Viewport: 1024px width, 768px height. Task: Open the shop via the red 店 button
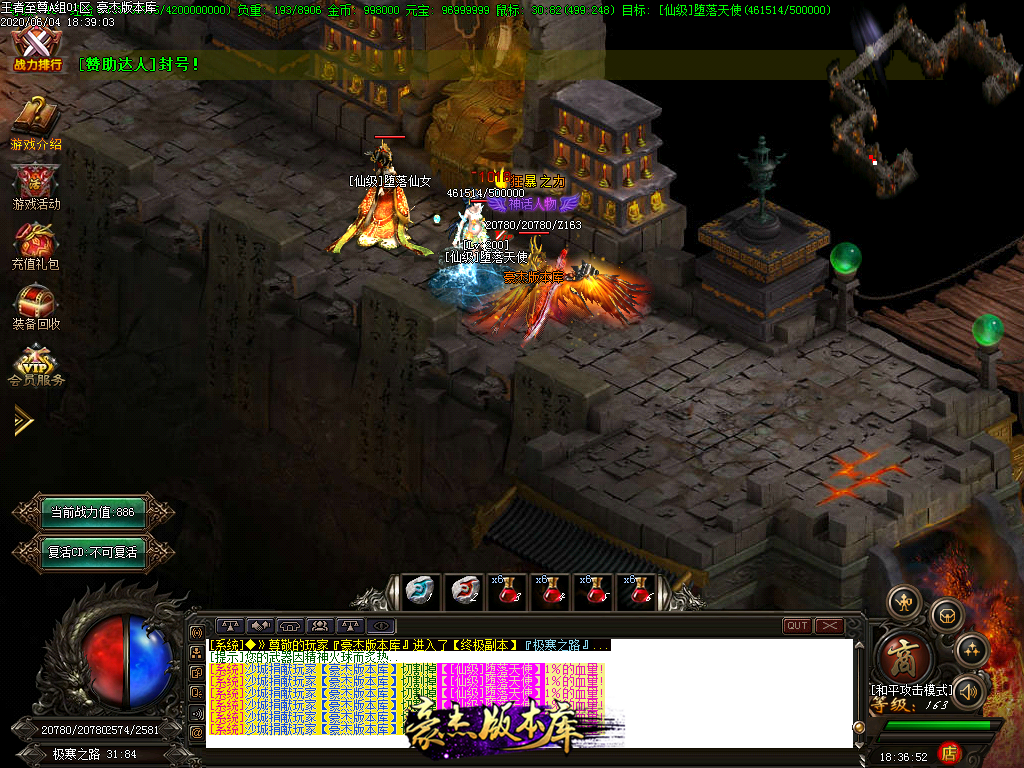pyautogui.click(x=950, y=752)
